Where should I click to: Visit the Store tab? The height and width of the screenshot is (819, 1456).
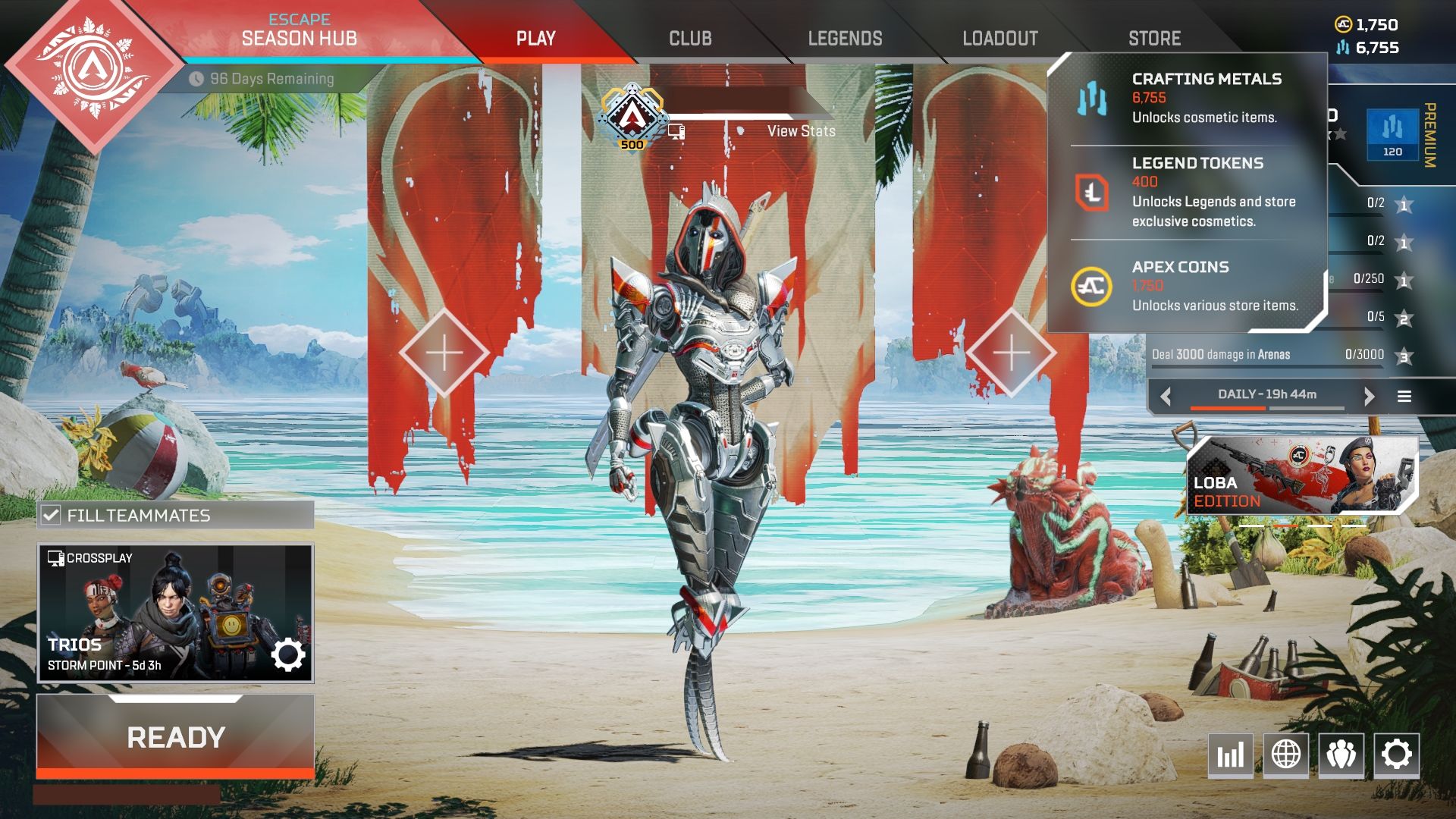click(x=1154, y=39)
